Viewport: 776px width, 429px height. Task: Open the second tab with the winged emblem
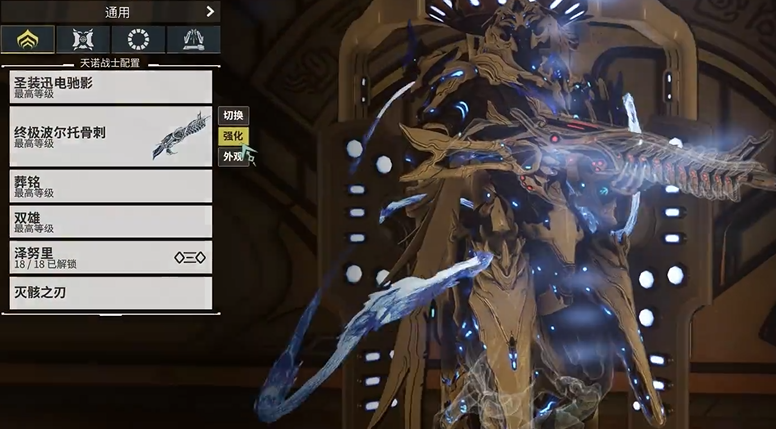point(83,39)
